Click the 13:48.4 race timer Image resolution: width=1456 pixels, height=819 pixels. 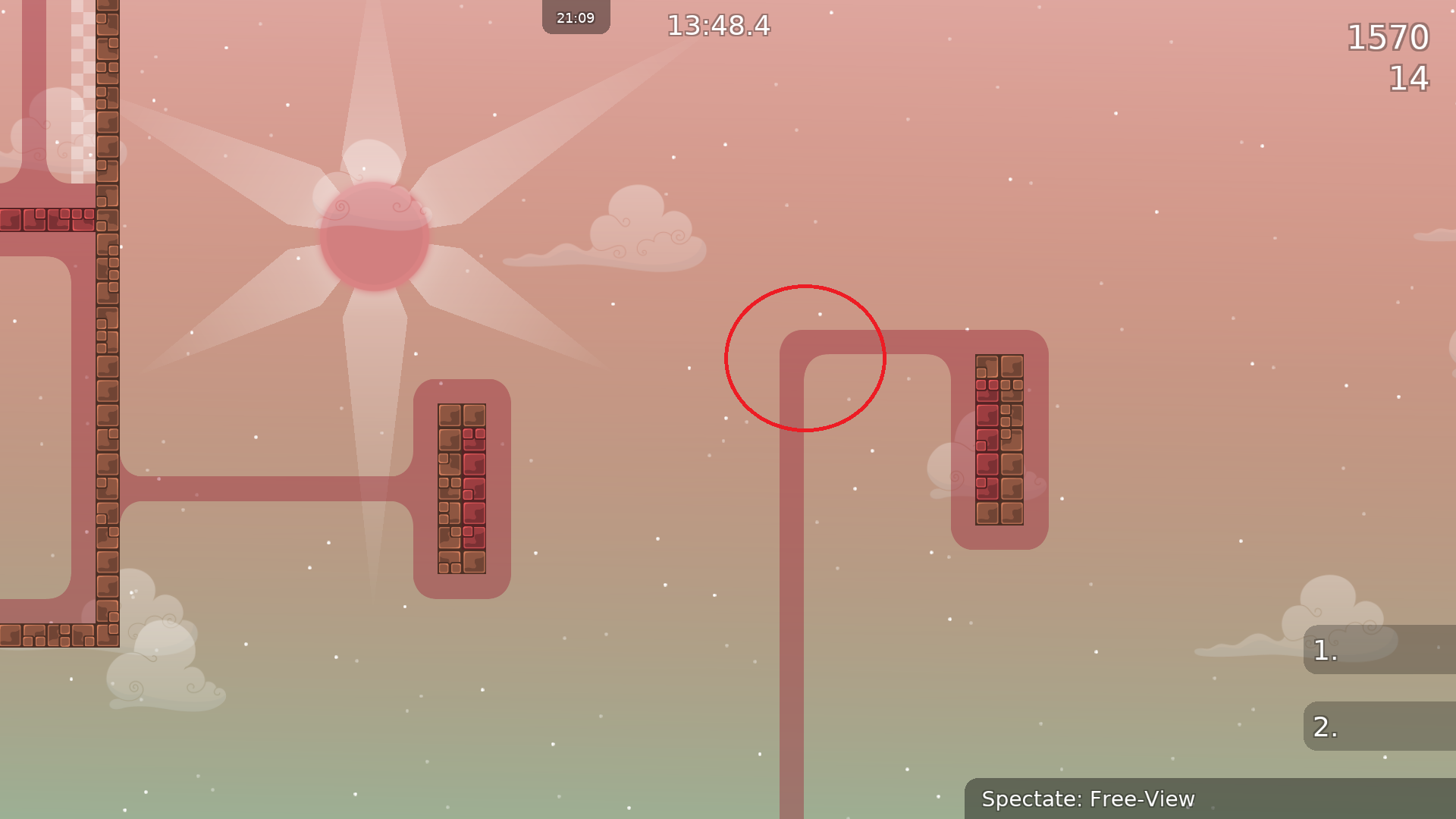[x=717, y=26]
